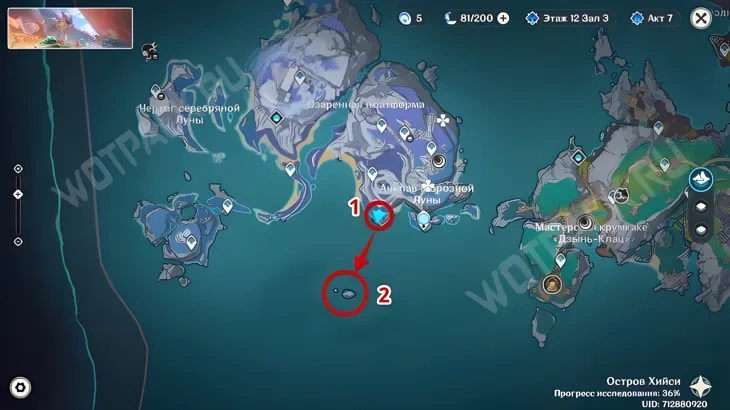Viewport: 730px width, 410px height.
Task: Click the top-left preview thumbnail
Action: click(70, 28)
